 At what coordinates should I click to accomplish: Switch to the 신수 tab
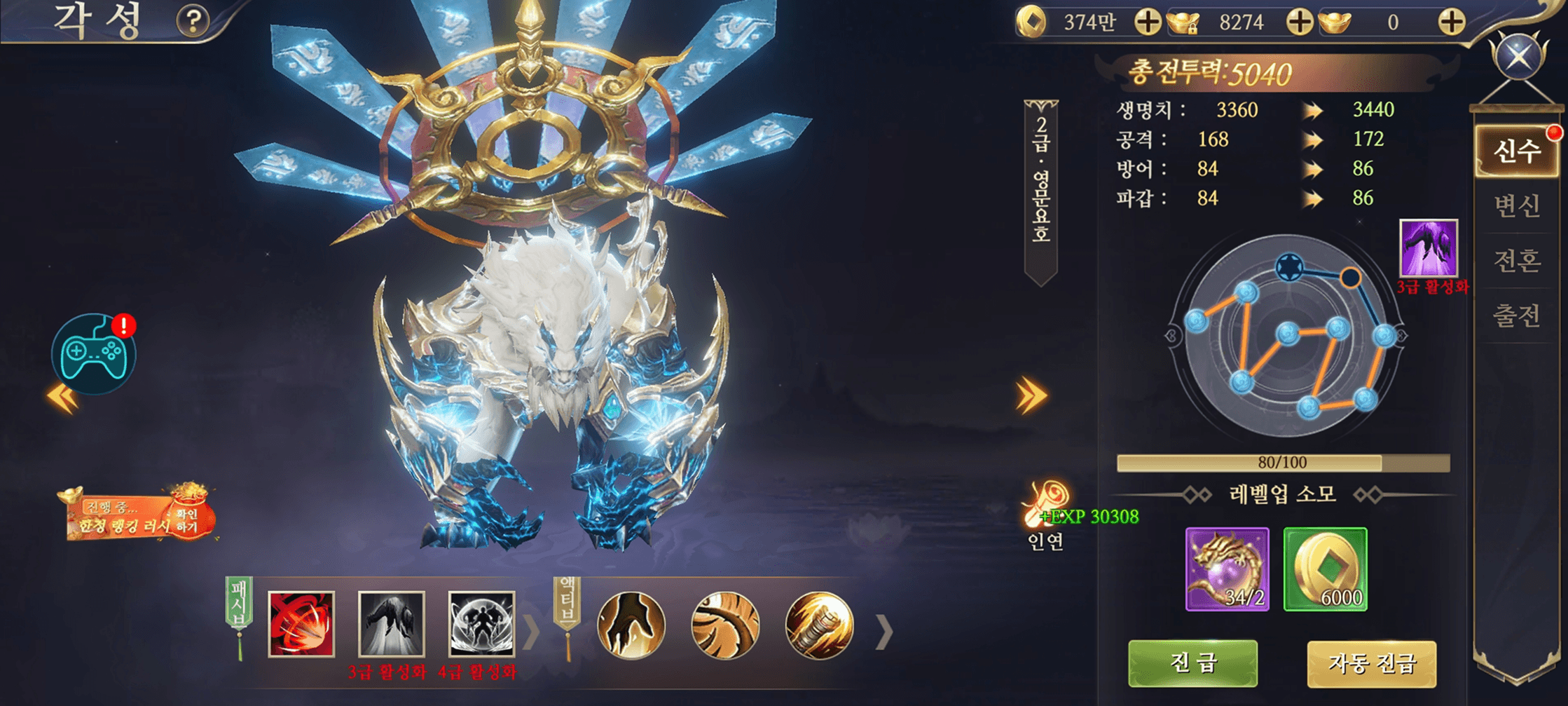pos(1516,151)
